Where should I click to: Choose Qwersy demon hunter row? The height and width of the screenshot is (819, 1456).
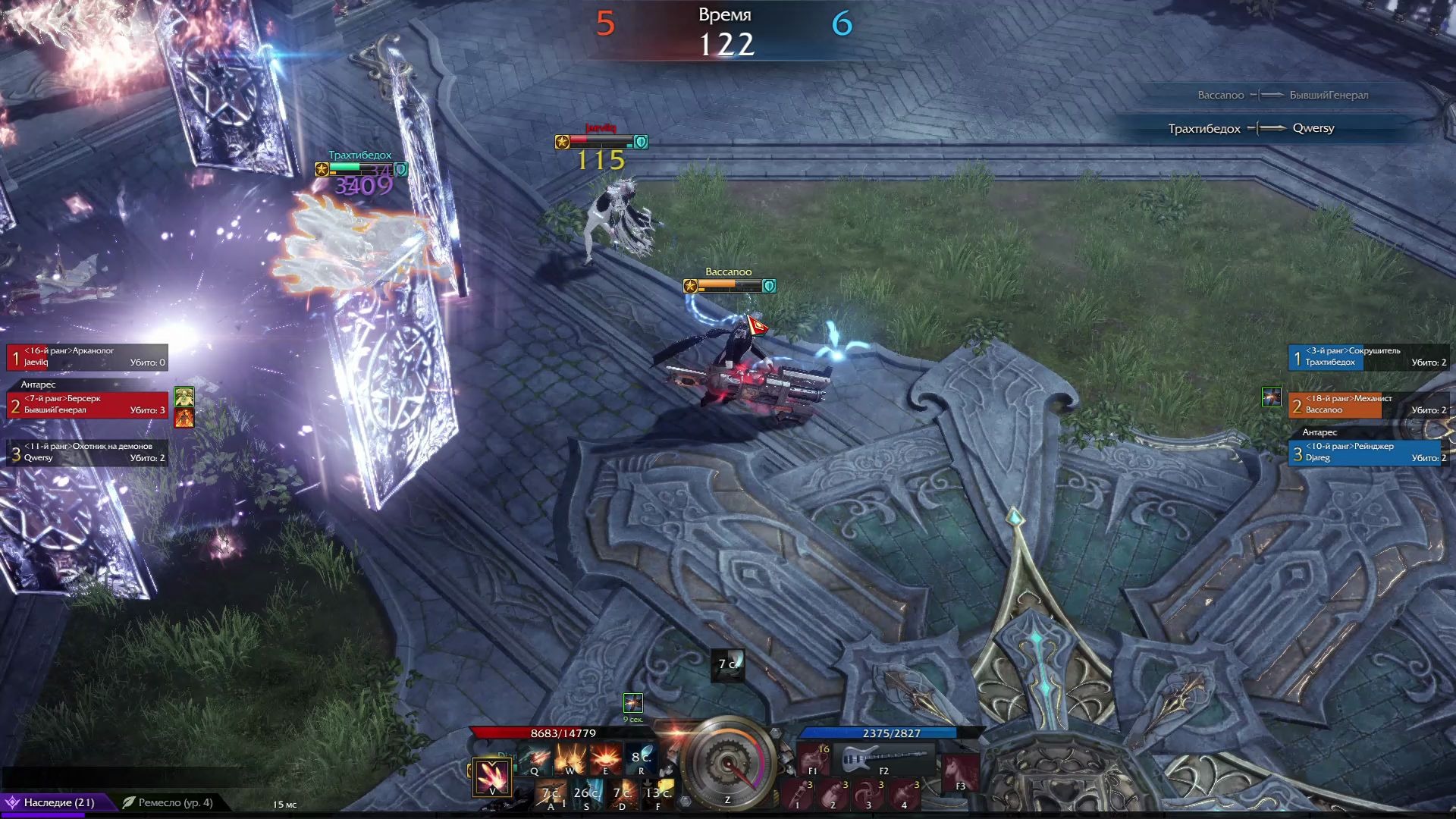pyautogui.click(x=87, y=452)
